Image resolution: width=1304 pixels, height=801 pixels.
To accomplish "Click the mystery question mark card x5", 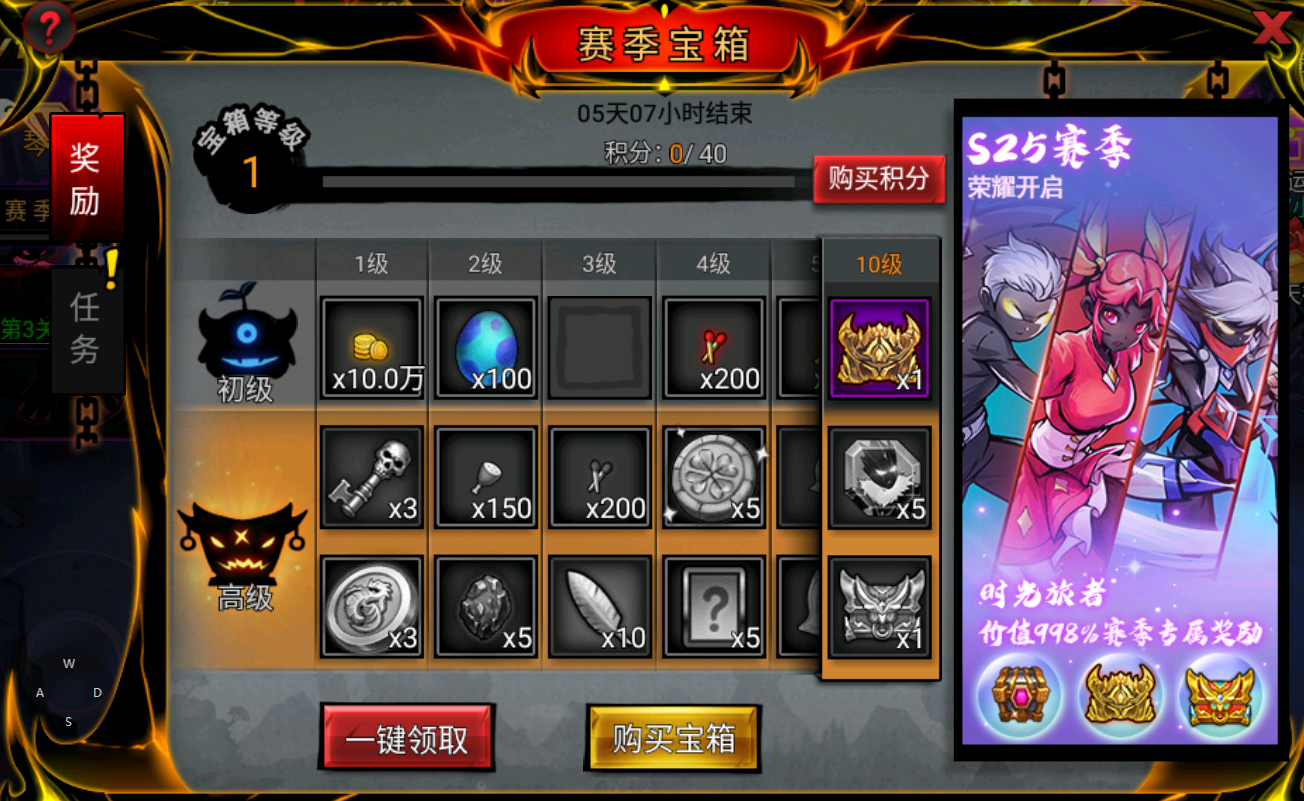I will coord(713,606).
